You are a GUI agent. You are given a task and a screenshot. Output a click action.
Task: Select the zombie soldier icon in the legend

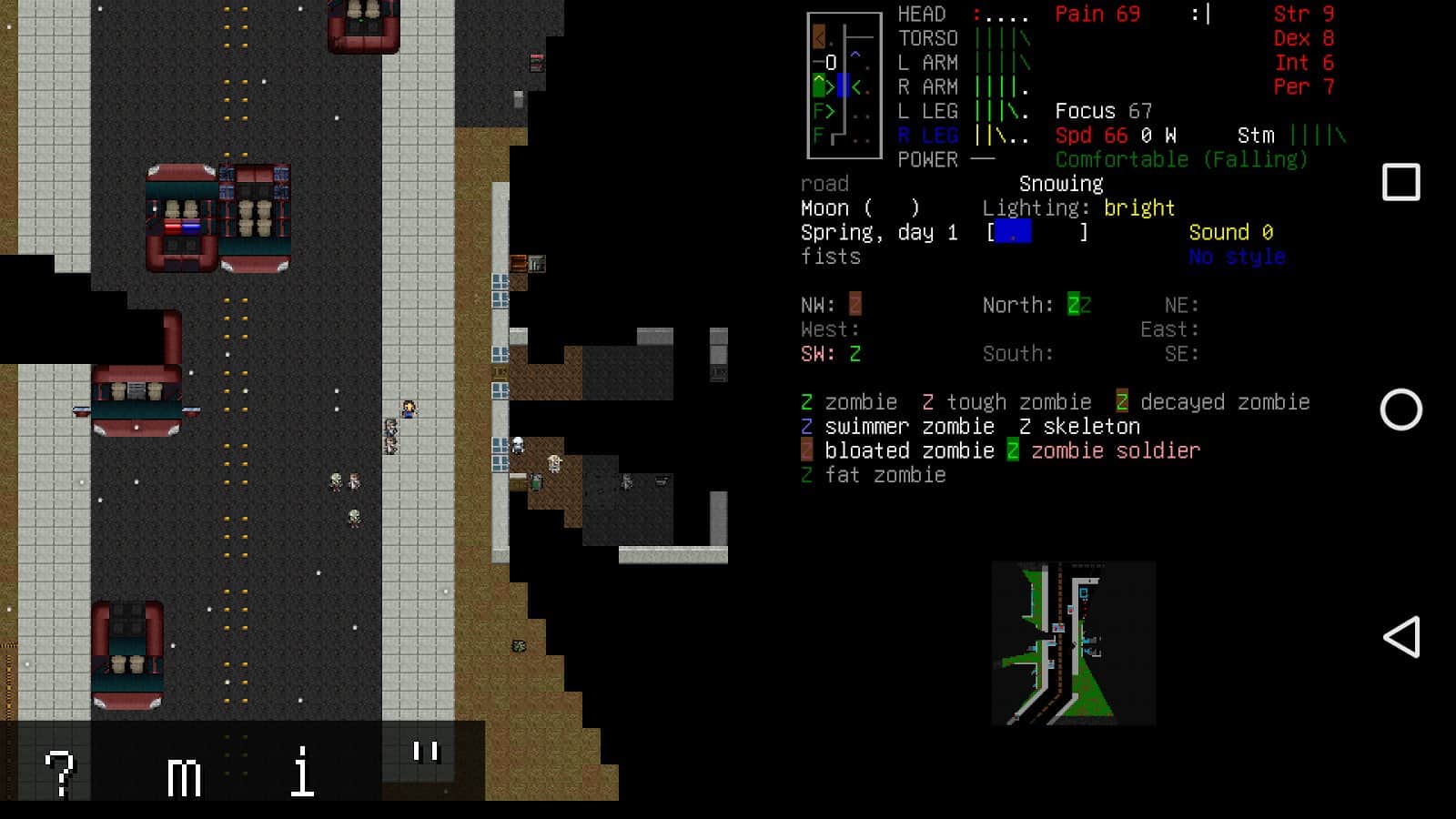pyautogui.click(x=1013, y=450)
